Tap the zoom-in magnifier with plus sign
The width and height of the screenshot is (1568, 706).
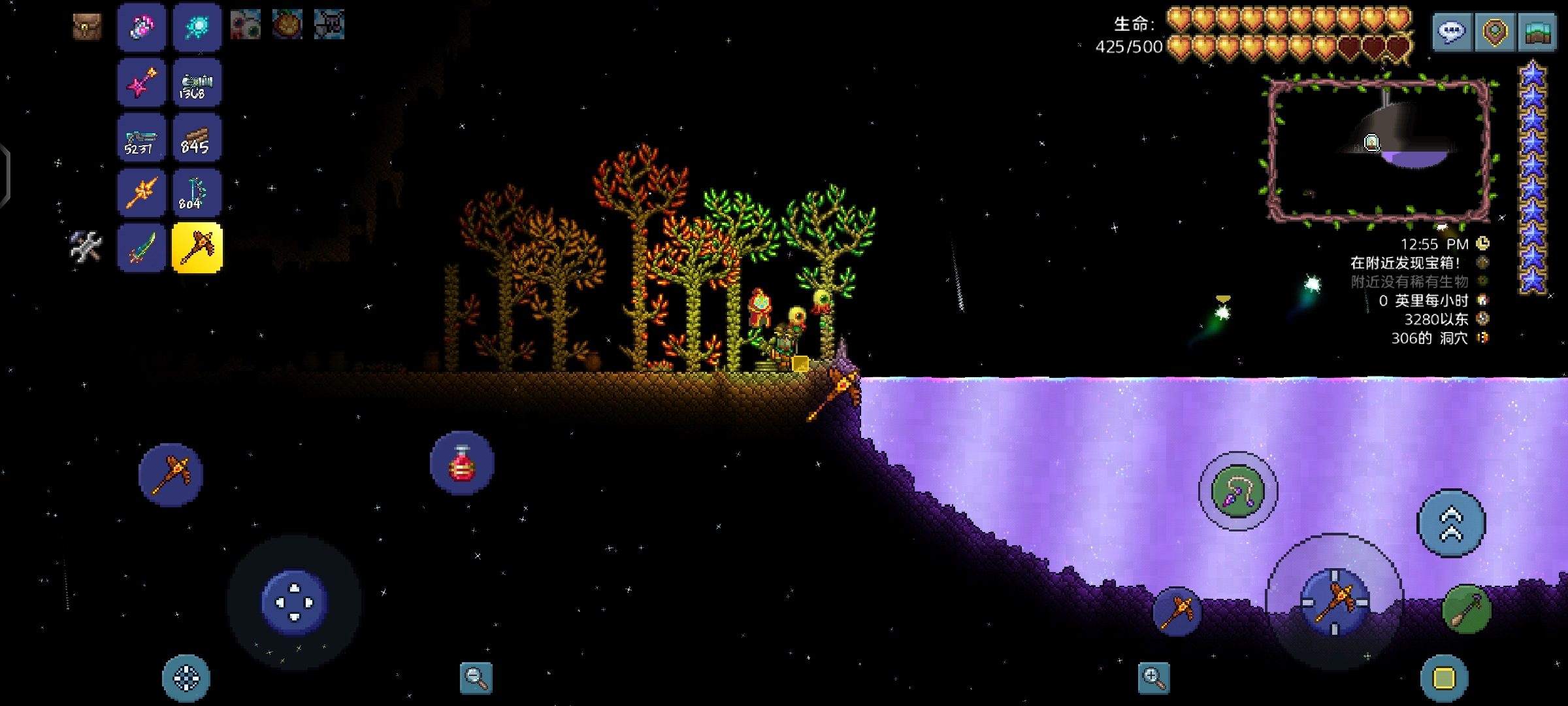1153,677
